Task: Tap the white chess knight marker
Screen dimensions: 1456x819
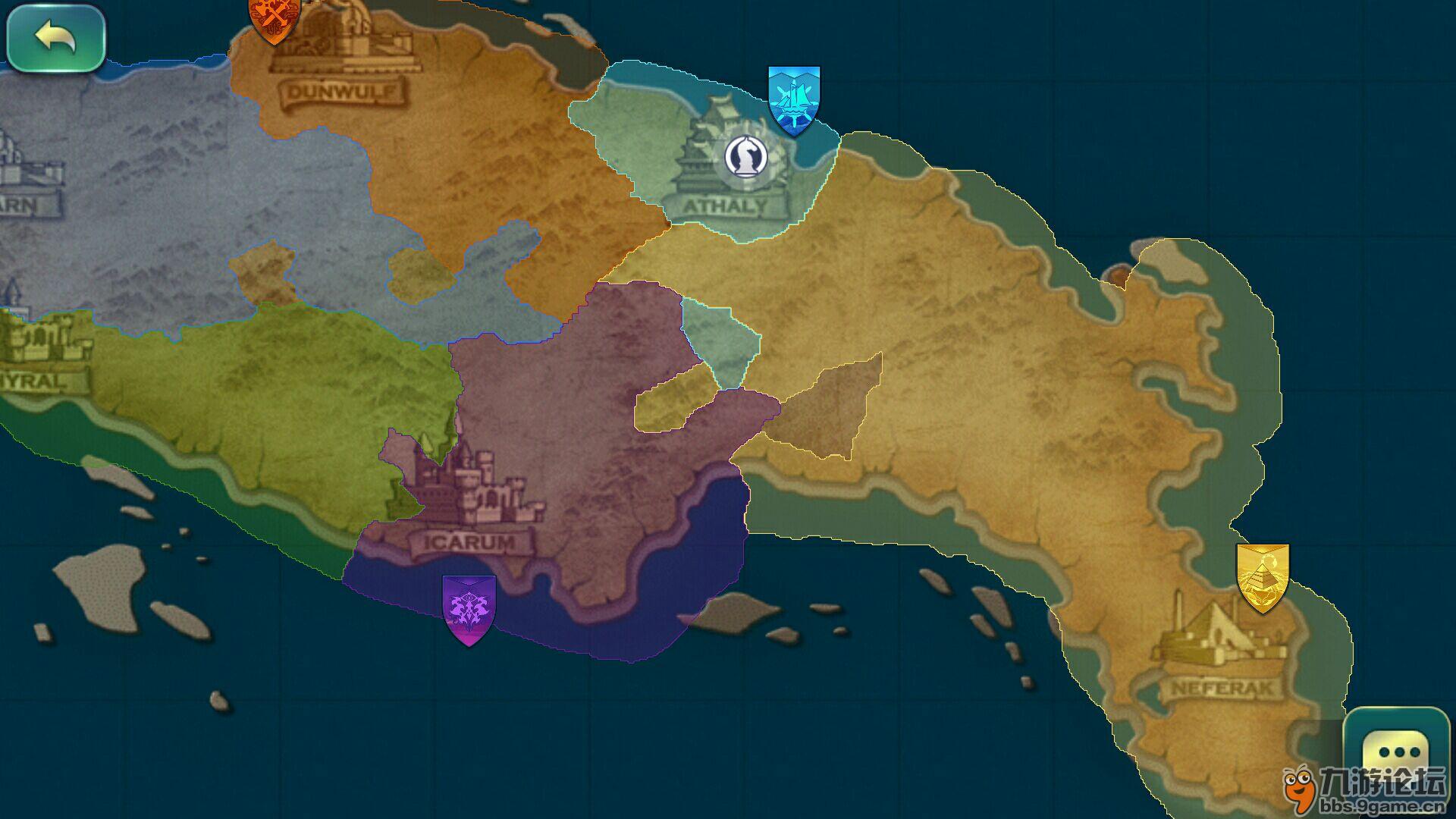Action: click(745, 157)
